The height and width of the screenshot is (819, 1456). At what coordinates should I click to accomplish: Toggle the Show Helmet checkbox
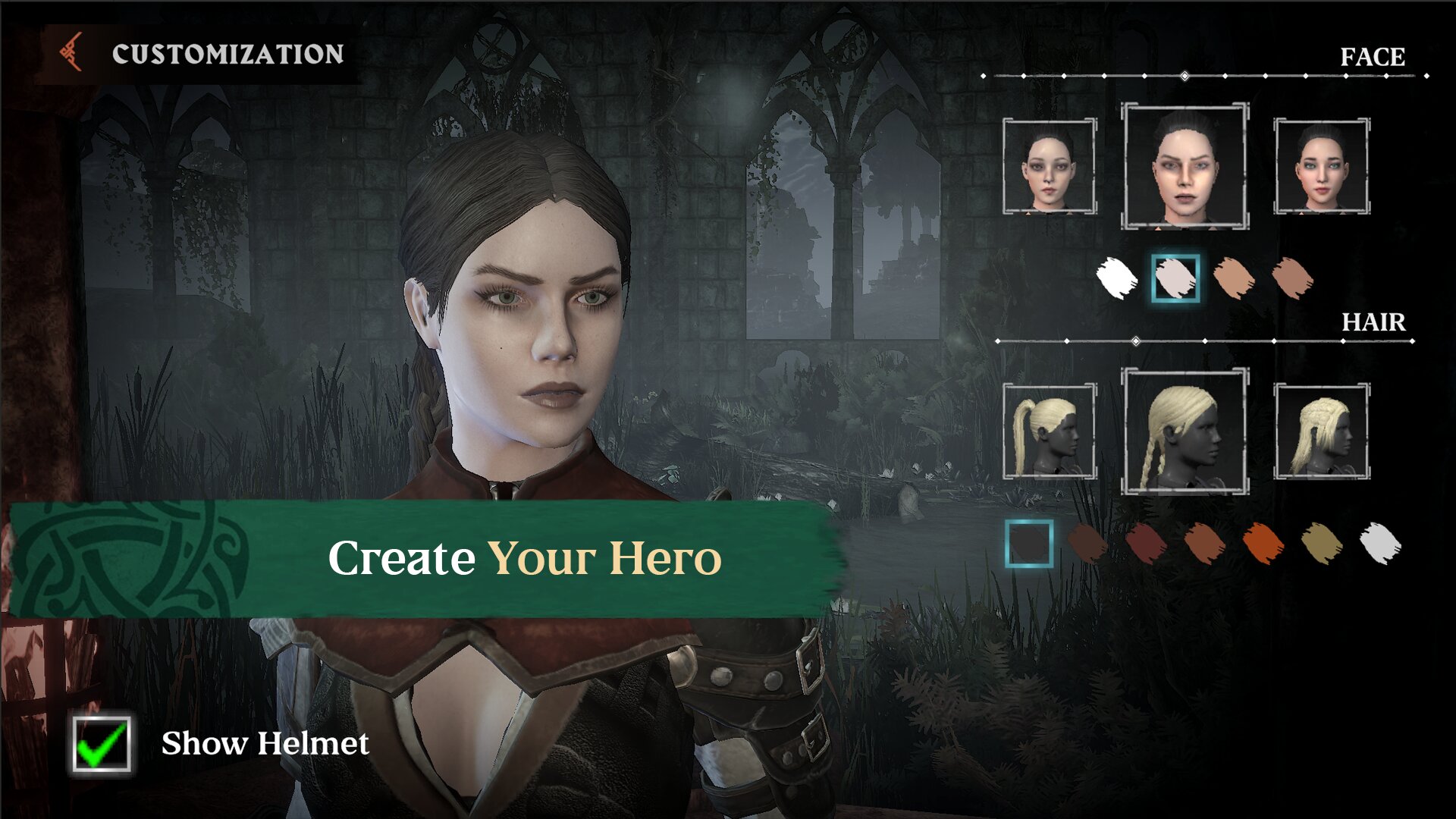102,744
